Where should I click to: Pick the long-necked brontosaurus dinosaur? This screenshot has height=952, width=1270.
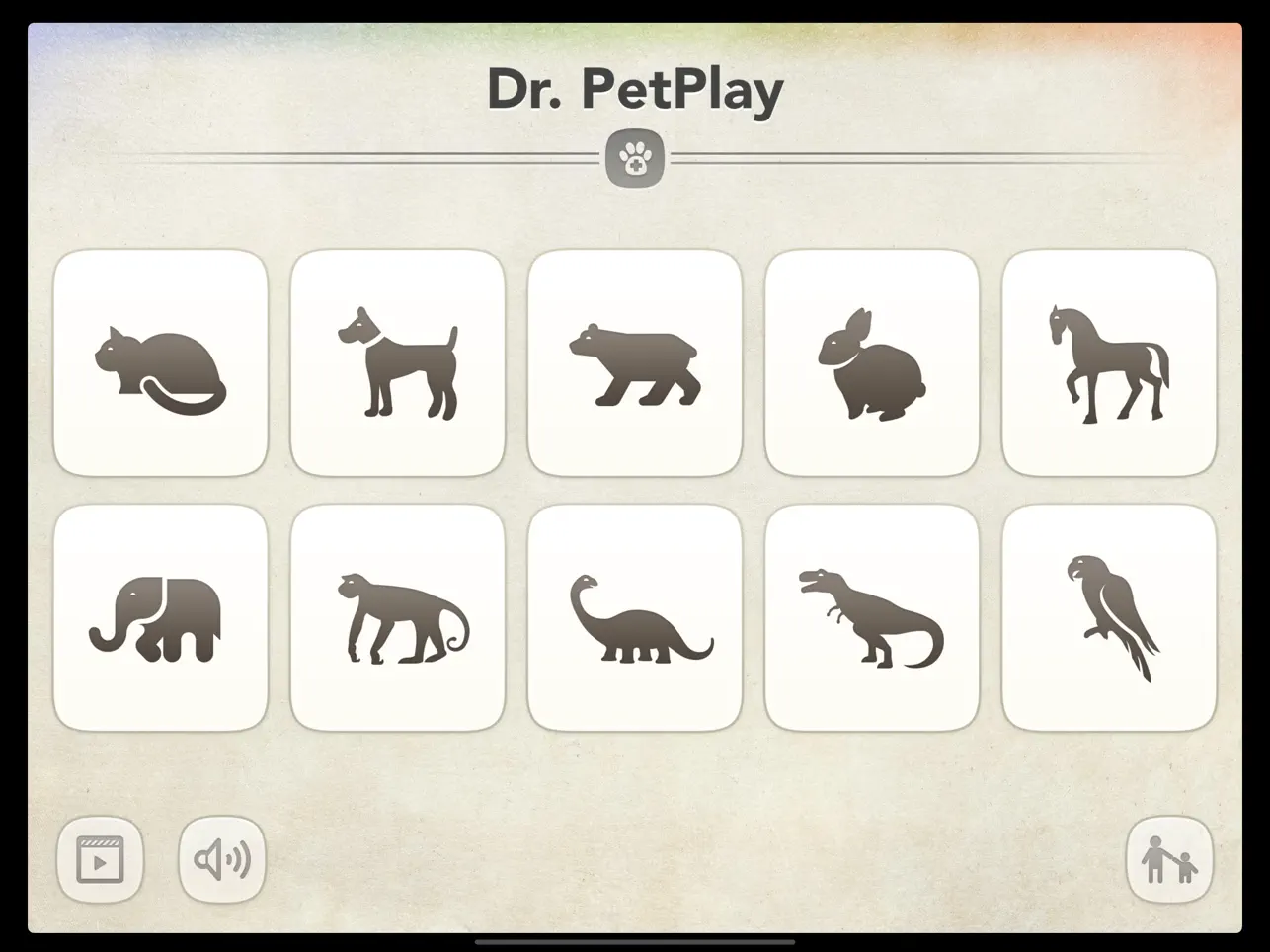634,615
